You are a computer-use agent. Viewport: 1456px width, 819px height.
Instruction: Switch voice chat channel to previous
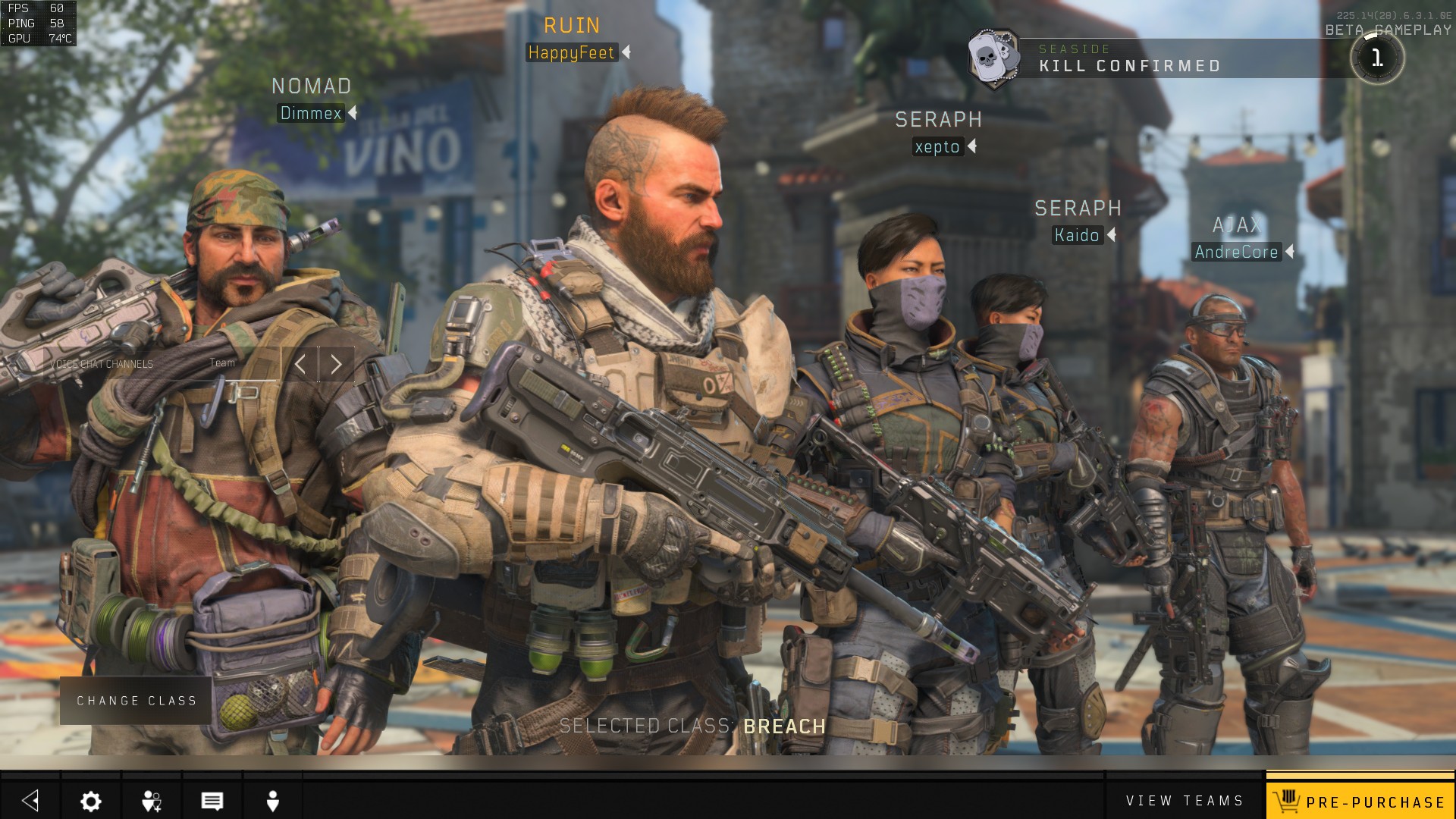[x=300, y=365]
